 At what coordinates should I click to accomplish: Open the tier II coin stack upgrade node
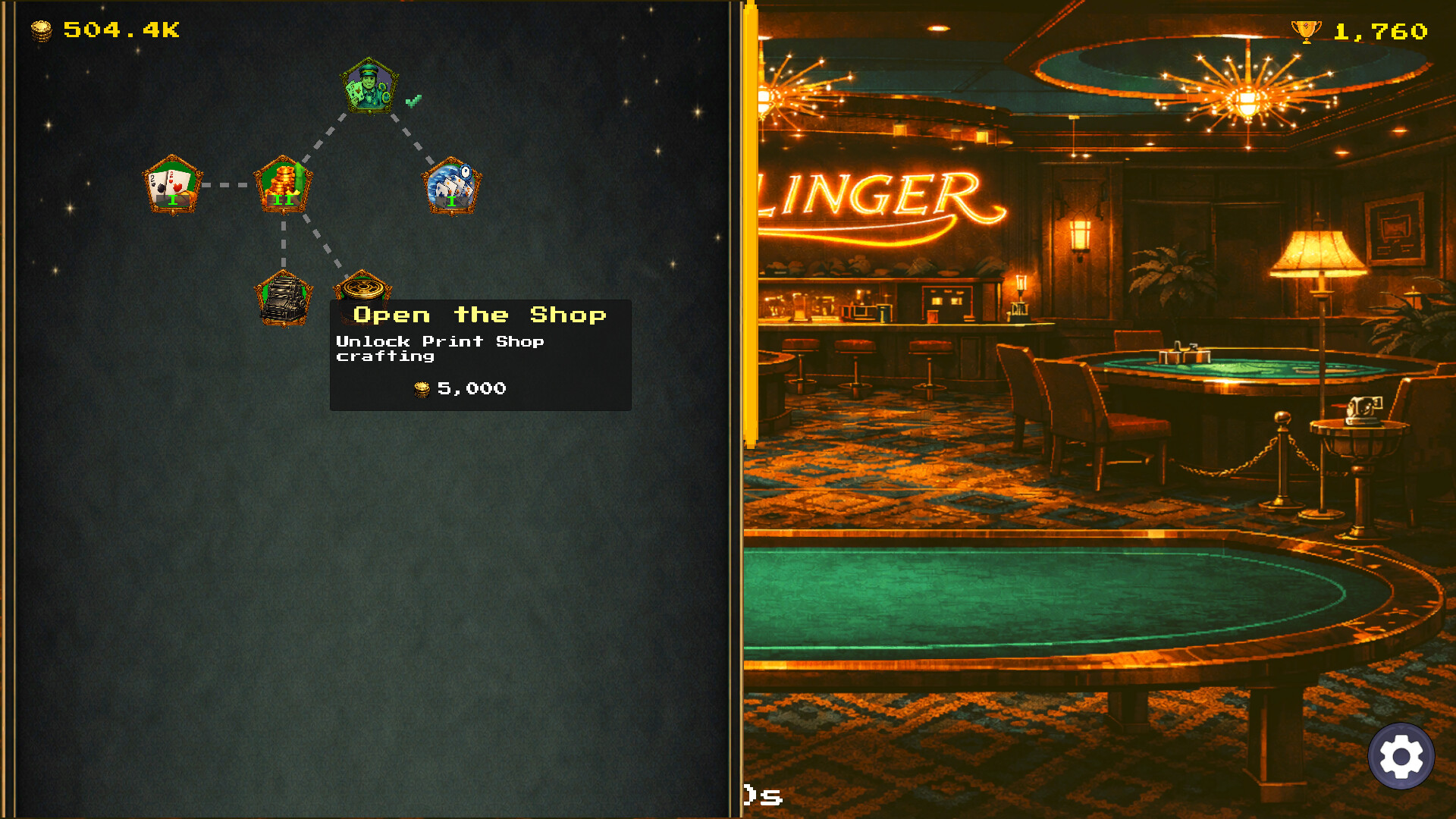[x=283, y=184]
